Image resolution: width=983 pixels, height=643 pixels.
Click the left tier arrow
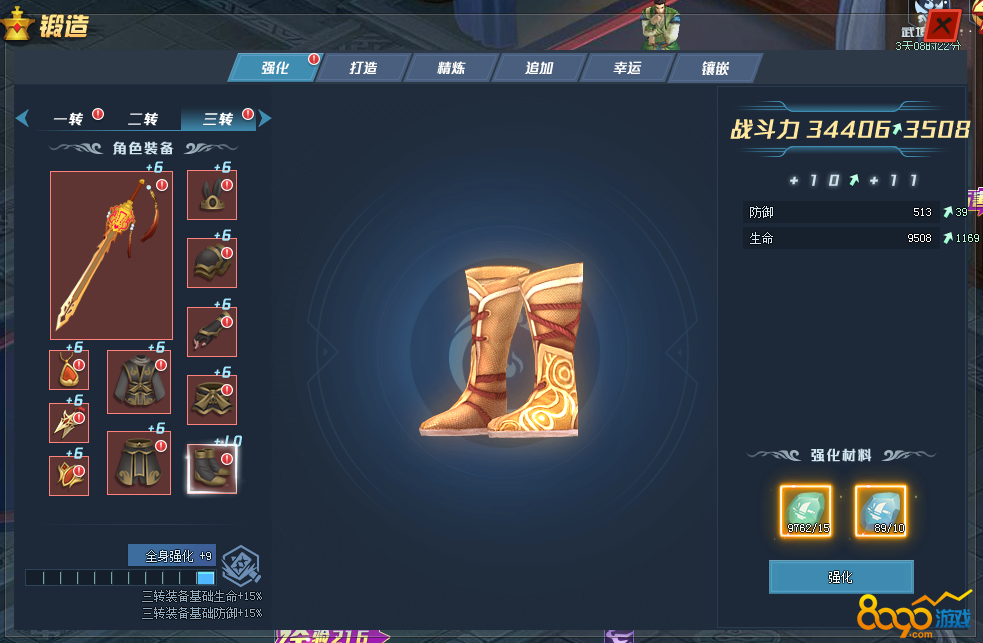click(22, 119)
